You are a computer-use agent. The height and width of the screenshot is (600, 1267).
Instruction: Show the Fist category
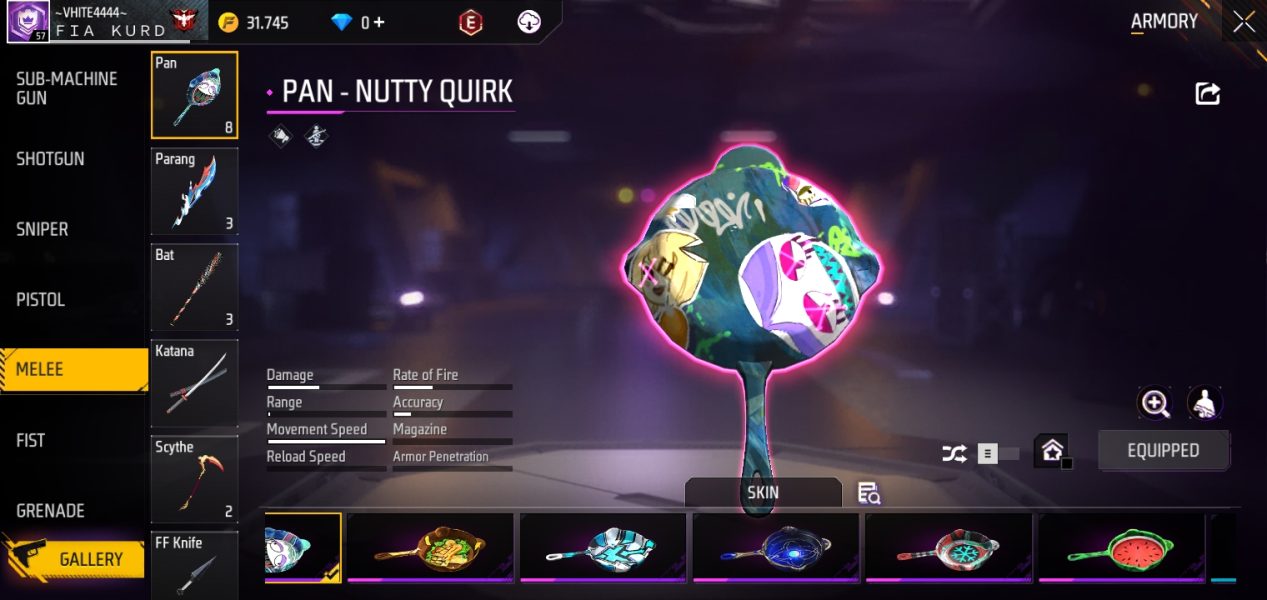click(31, 440)
